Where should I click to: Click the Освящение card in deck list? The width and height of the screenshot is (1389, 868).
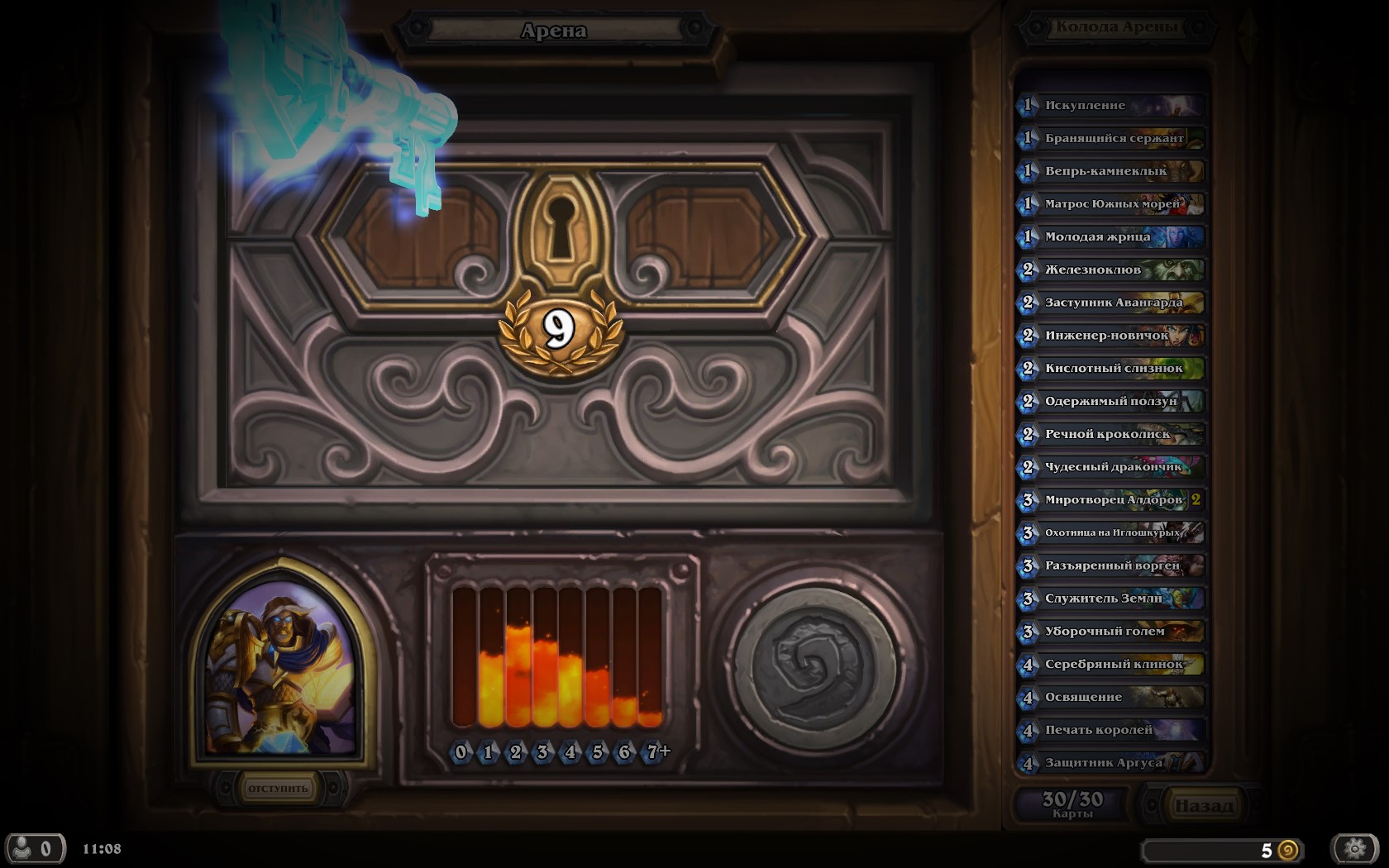(x=1110, y=697)
